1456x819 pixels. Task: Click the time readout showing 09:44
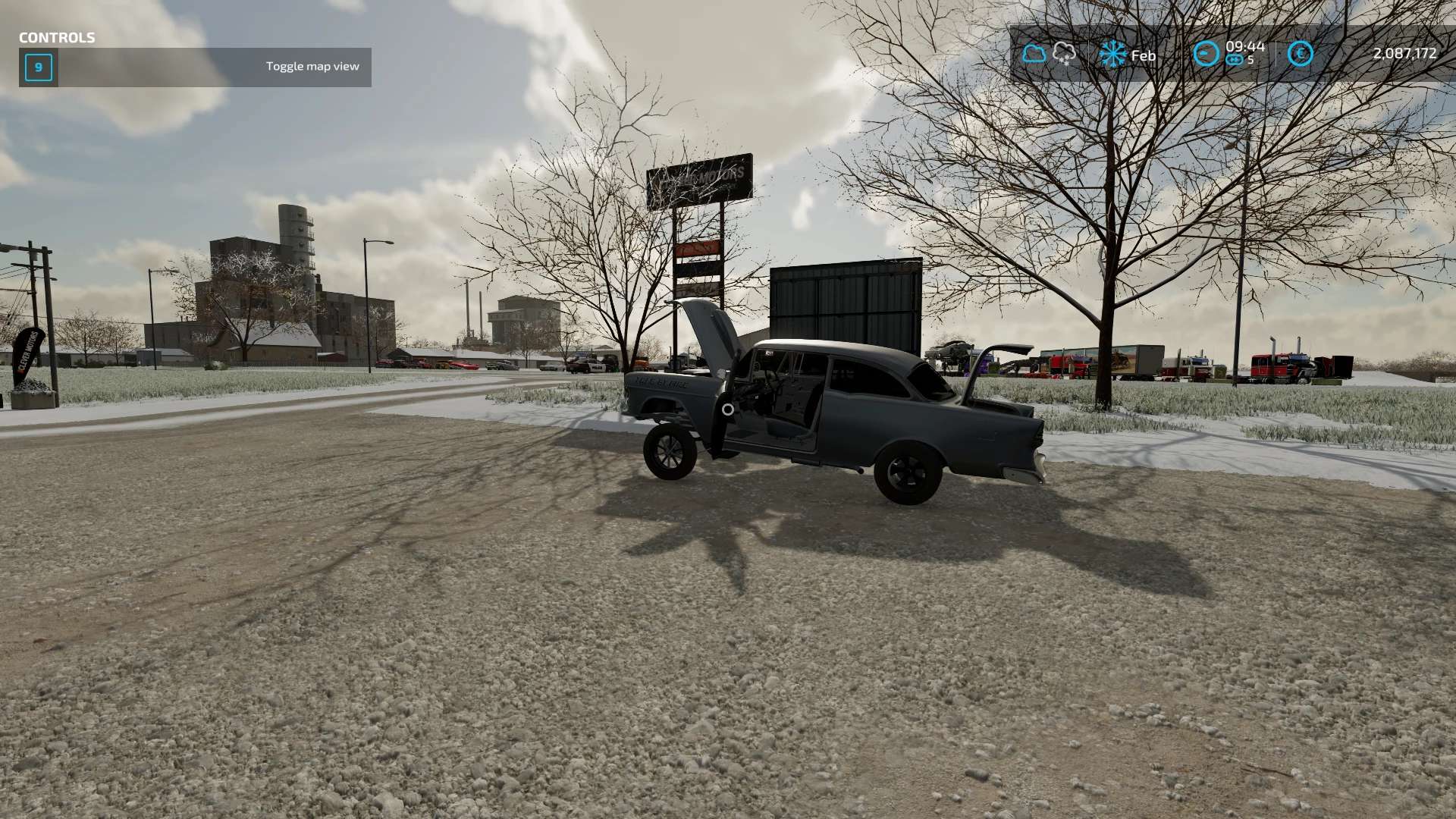[x=1244, y=47]
